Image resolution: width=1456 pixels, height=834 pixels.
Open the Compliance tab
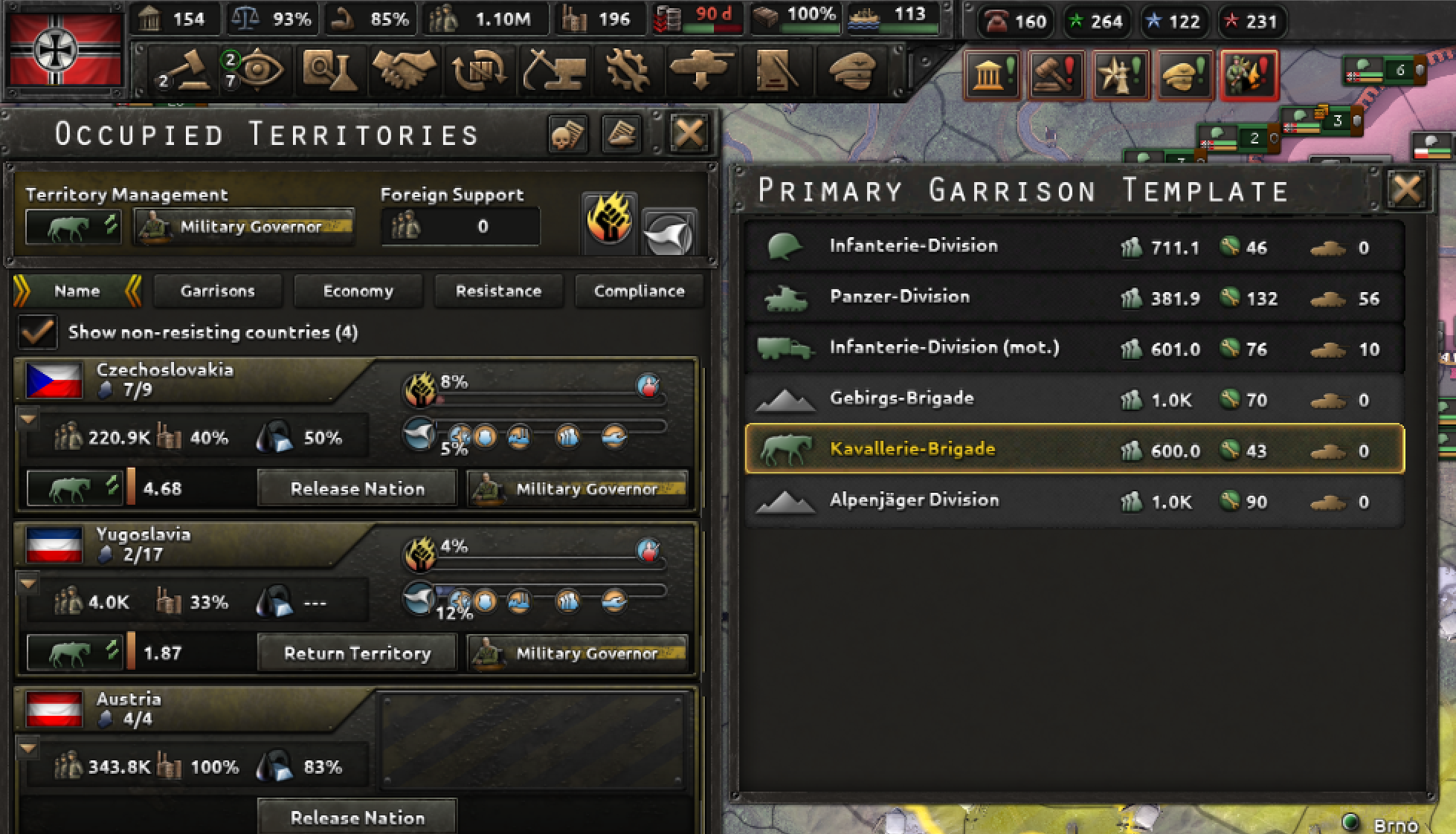coord(638,291)
